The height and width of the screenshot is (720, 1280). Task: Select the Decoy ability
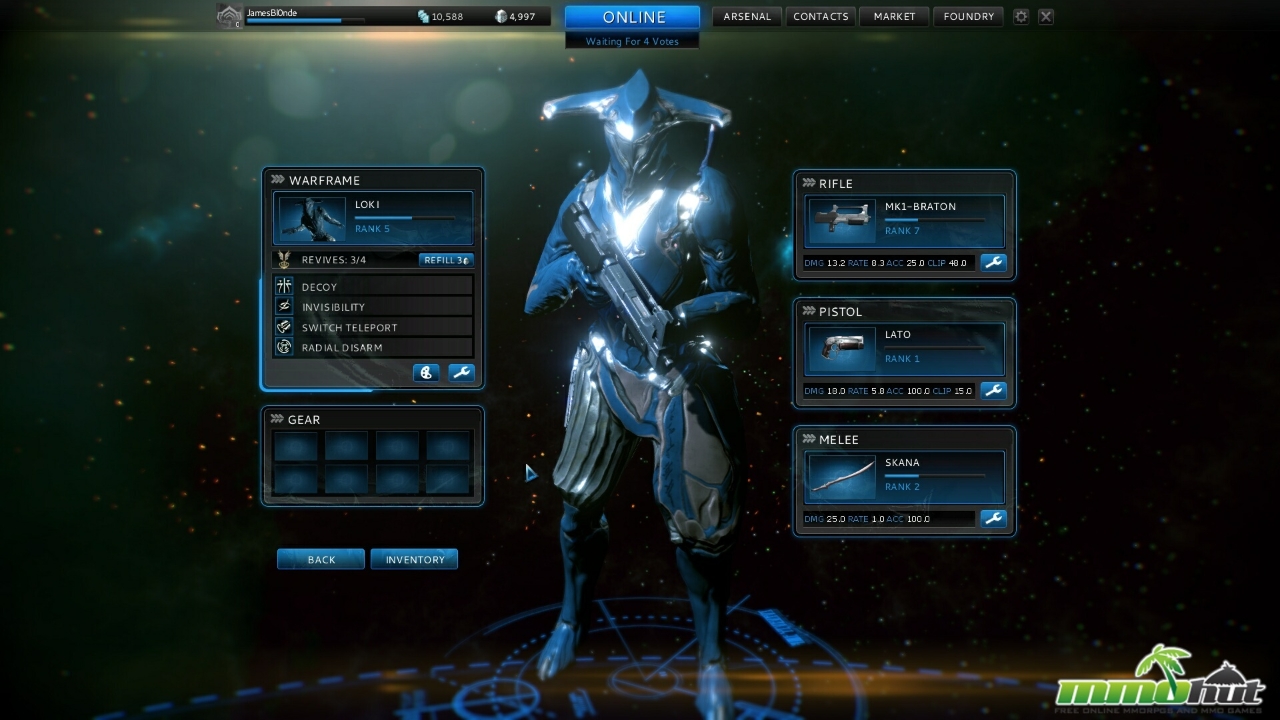pos(372,287)
